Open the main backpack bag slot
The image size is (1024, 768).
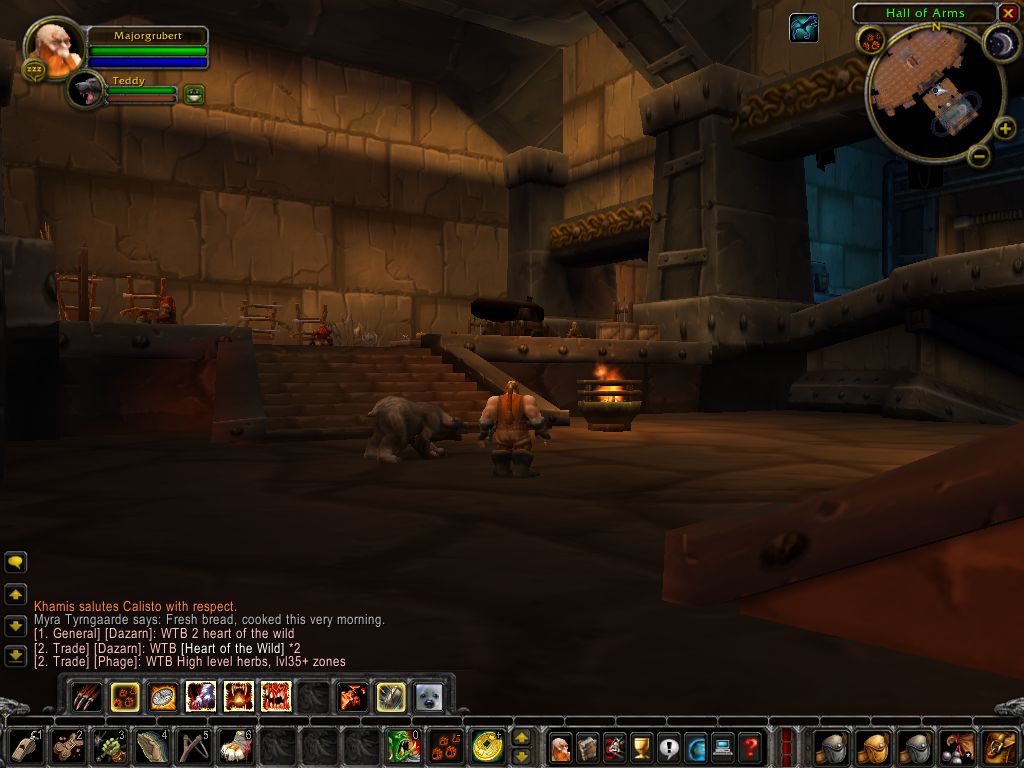tap(1000, 746)
